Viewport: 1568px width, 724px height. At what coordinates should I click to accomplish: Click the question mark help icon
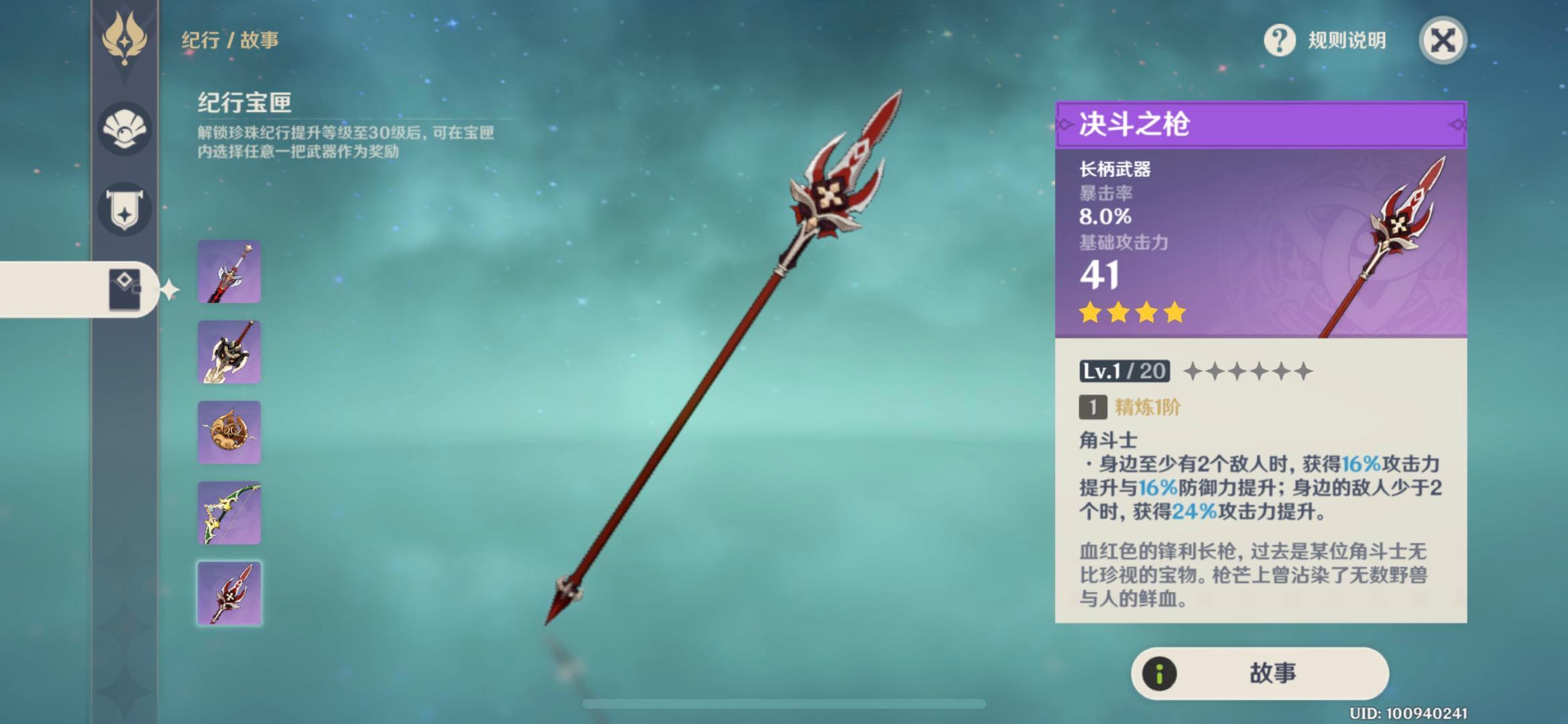(1279, 41)
